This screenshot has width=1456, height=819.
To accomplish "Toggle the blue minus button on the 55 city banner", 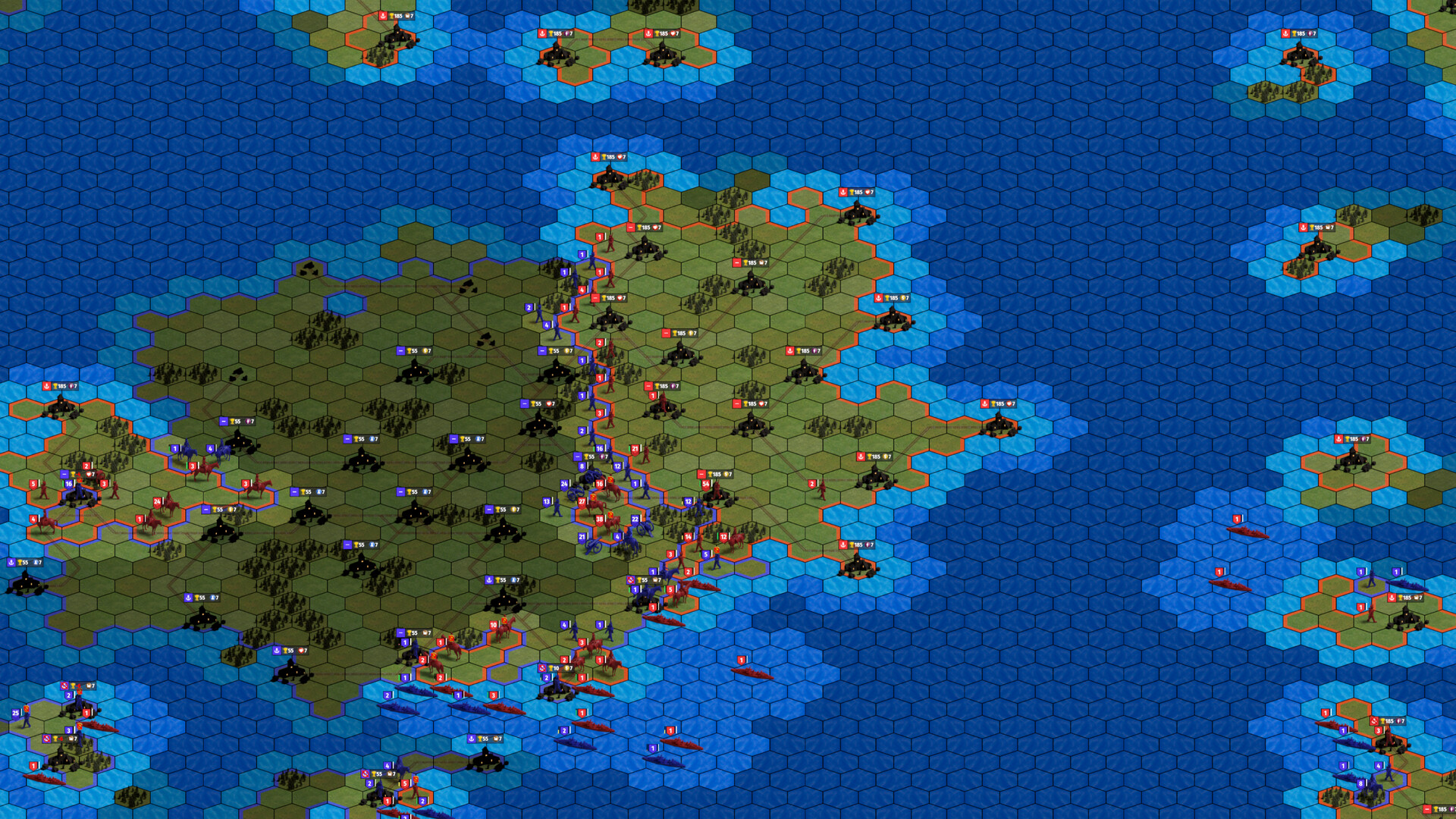I will click(x=577, y=457).
